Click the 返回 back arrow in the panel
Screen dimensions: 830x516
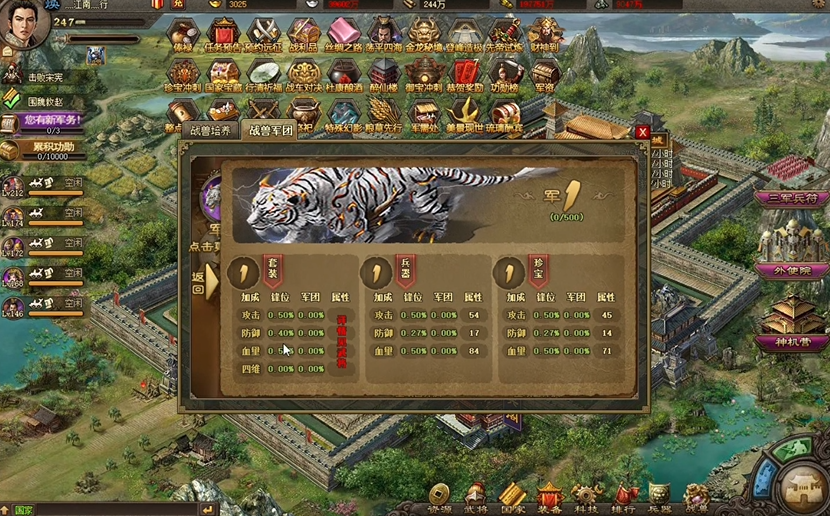click(x=200, y=283)
